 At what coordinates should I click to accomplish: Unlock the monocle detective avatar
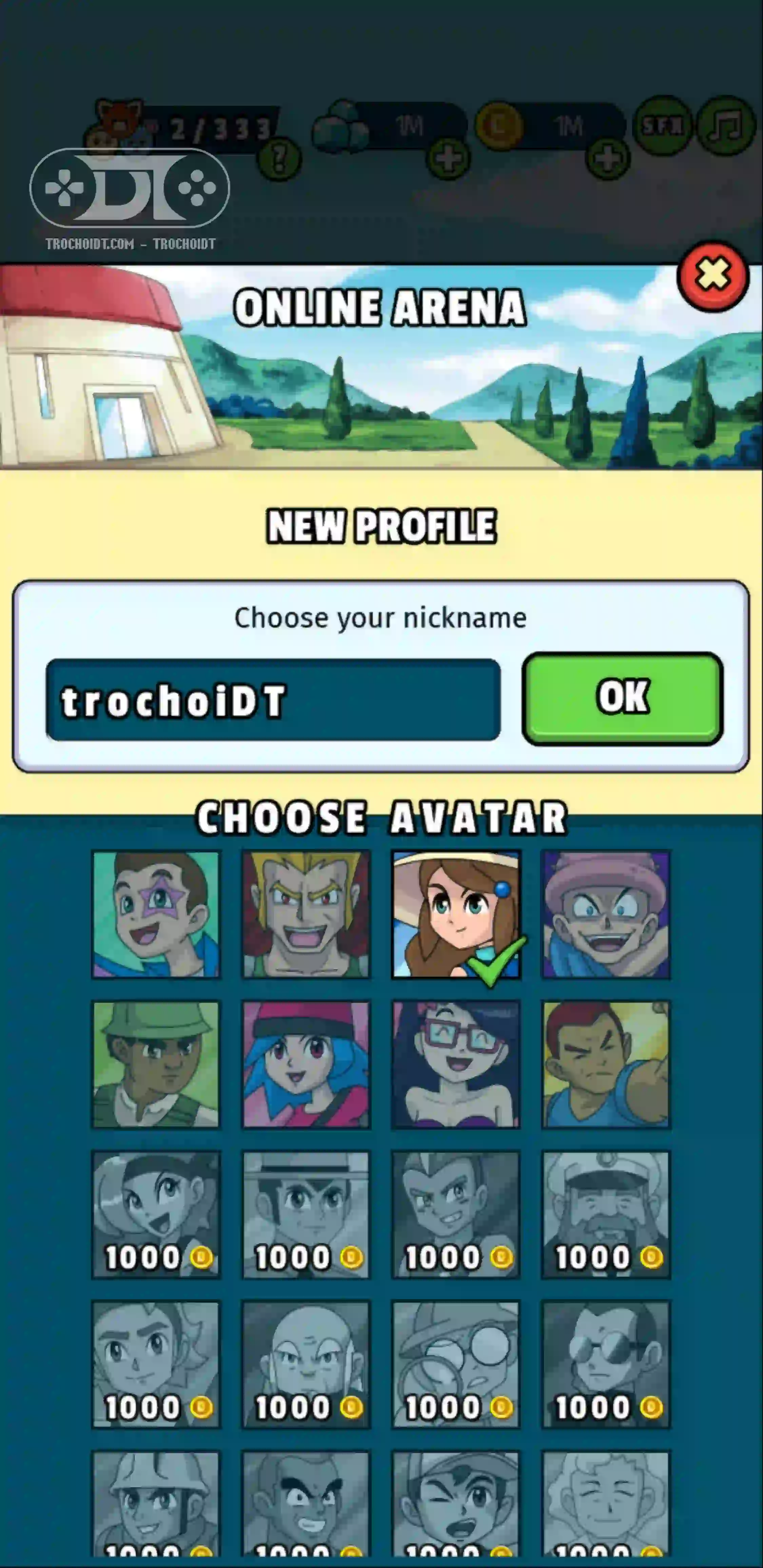point(455,1364)
